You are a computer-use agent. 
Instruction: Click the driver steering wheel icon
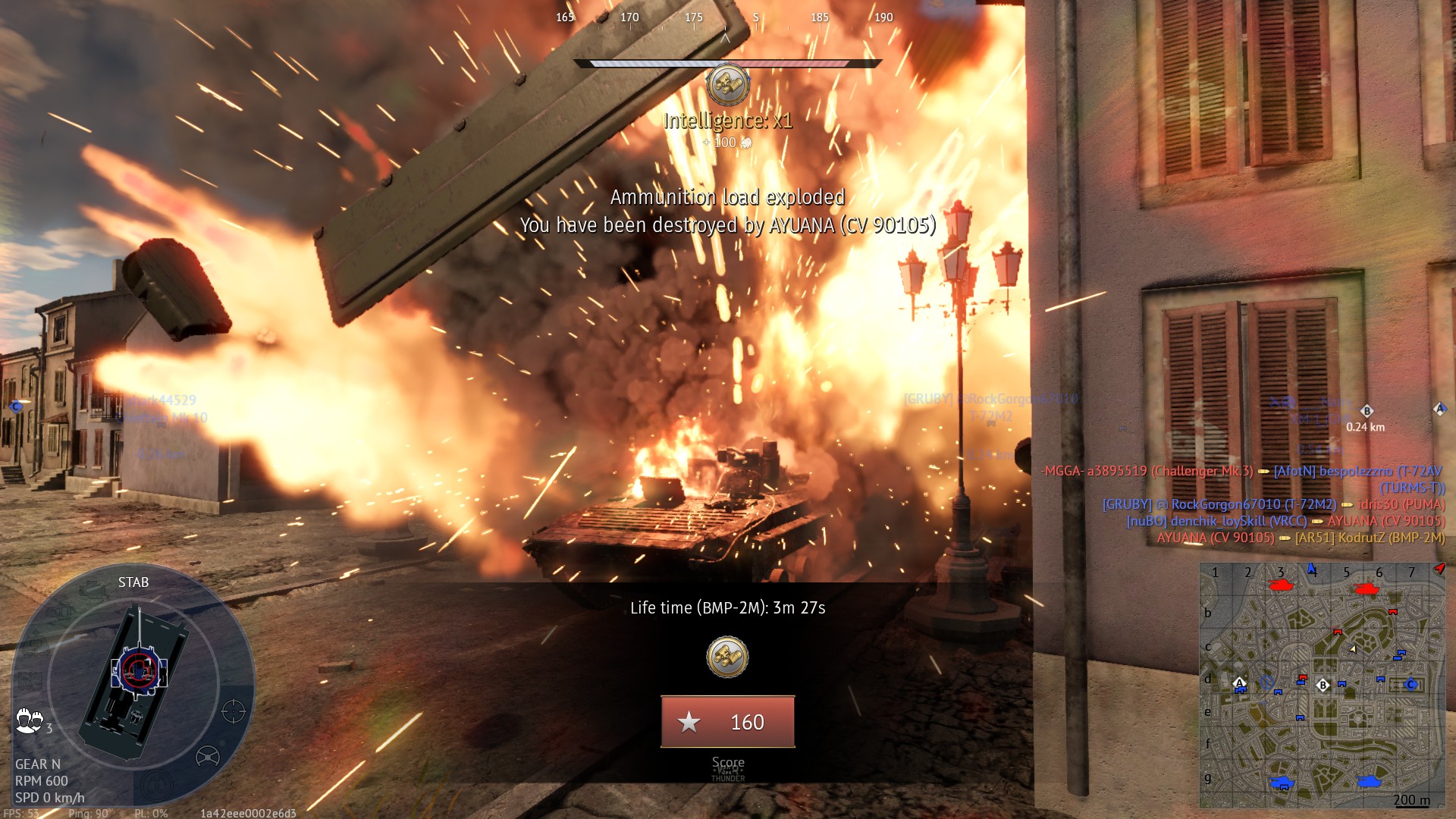207,756
